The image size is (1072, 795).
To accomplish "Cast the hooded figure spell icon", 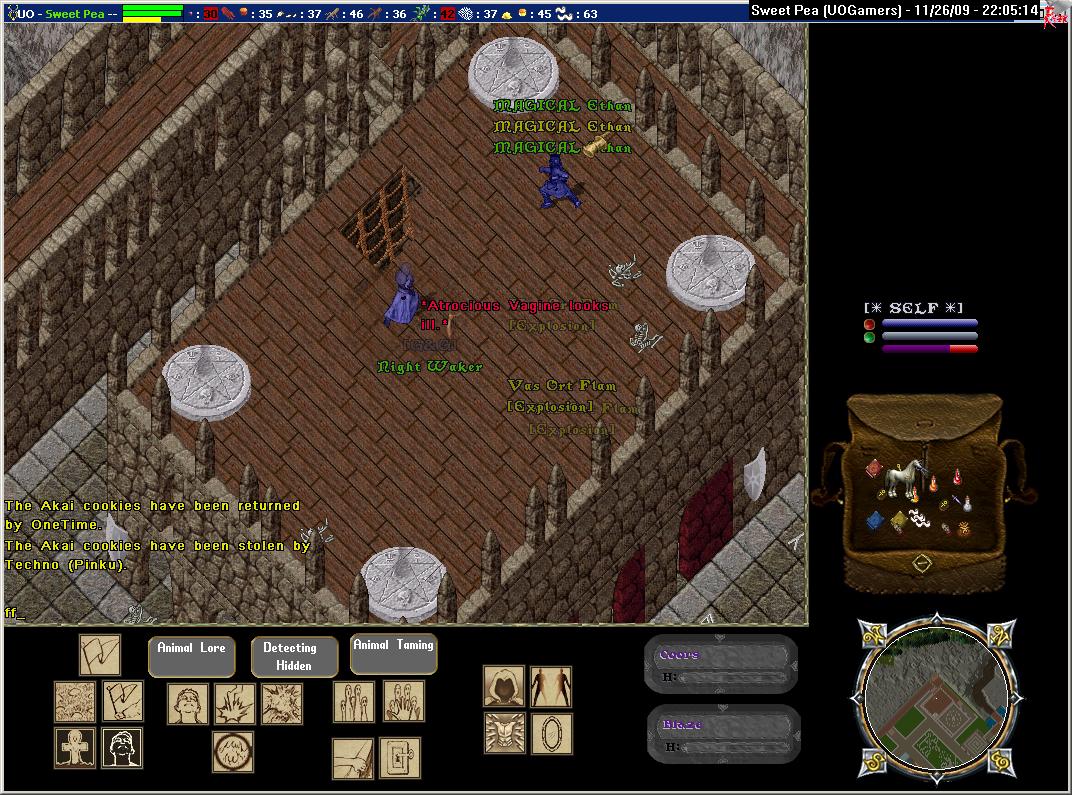I will [x=504, y=687].
